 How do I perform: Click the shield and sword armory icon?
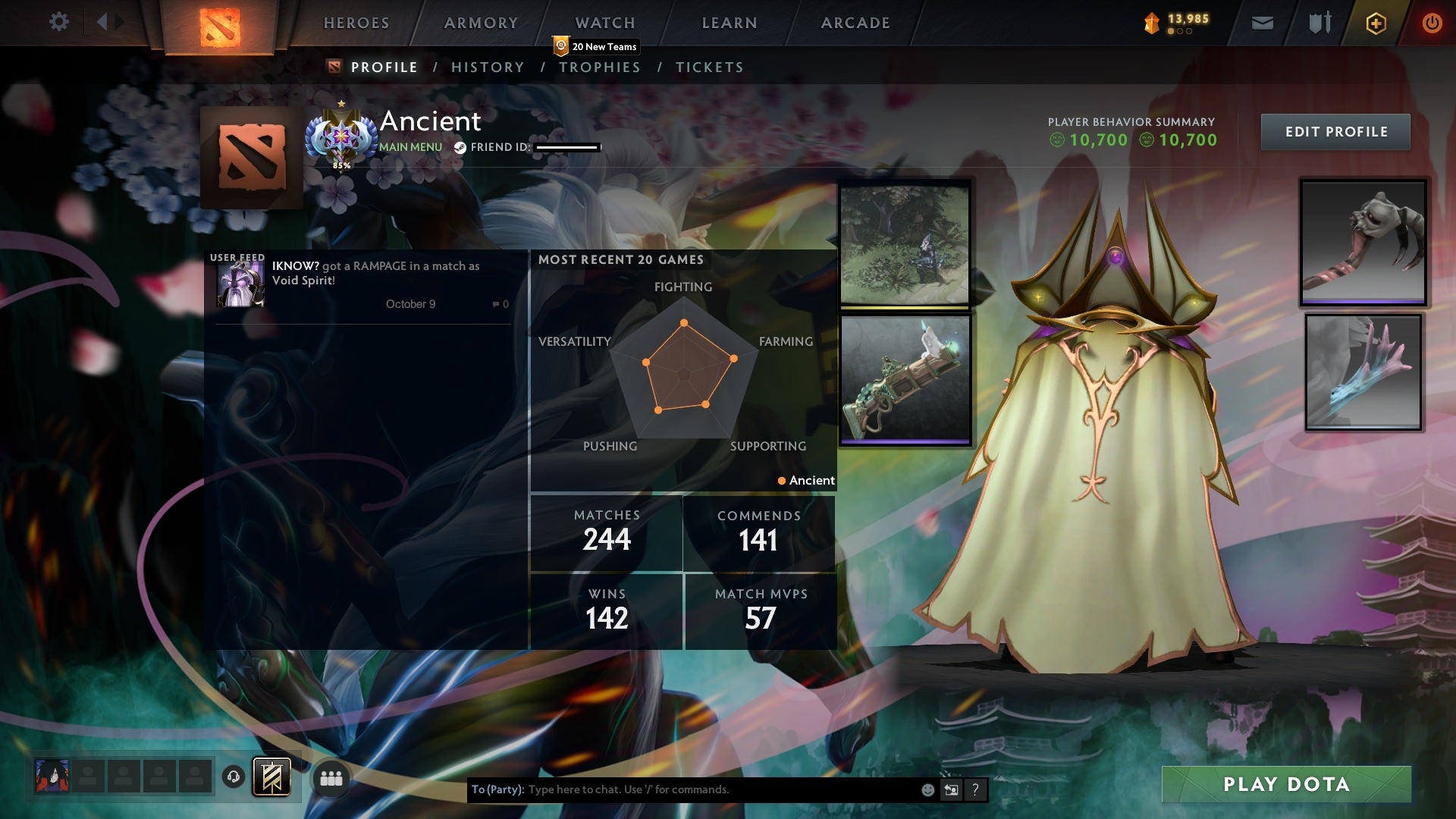click(1319, 23)
